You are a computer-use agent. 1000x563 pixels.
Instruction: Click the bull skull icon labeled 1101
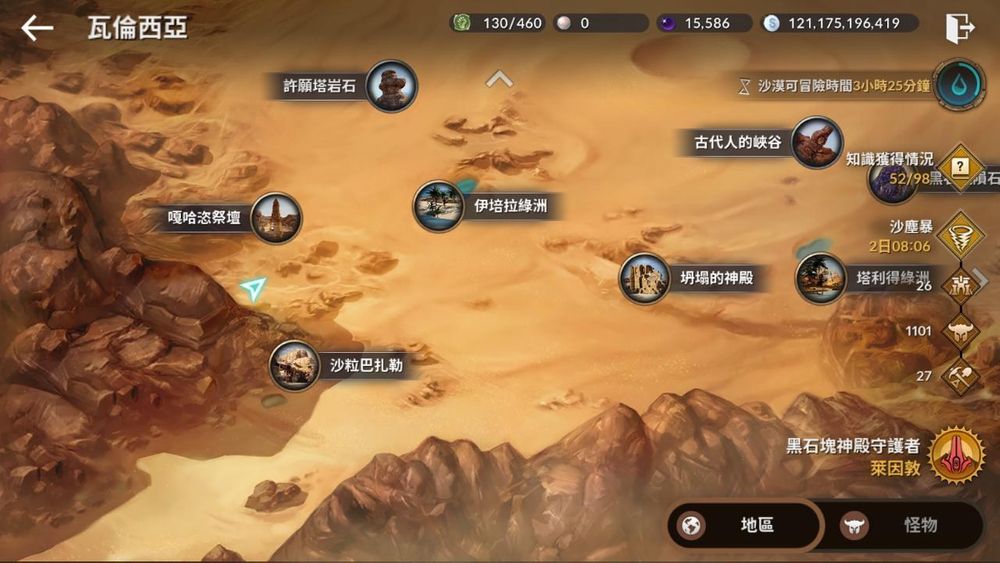(961, 331)
